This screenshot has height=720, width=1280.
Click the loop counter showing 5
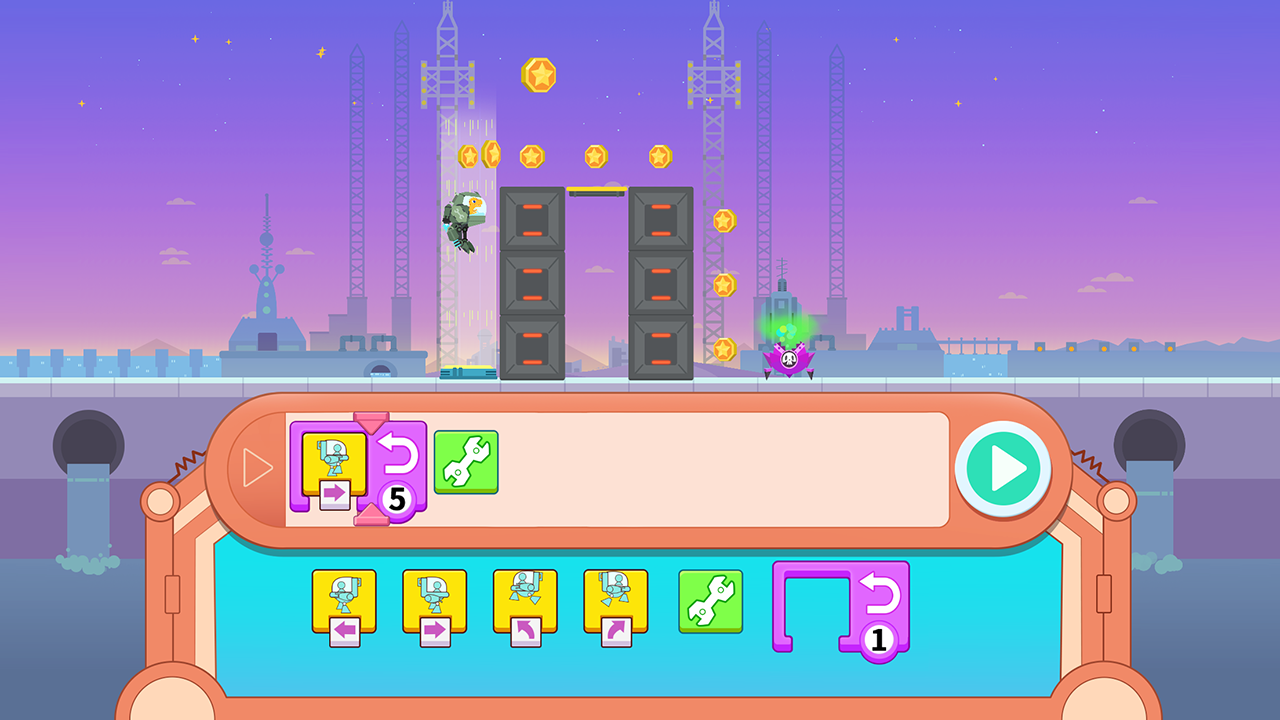click(397, 500)
